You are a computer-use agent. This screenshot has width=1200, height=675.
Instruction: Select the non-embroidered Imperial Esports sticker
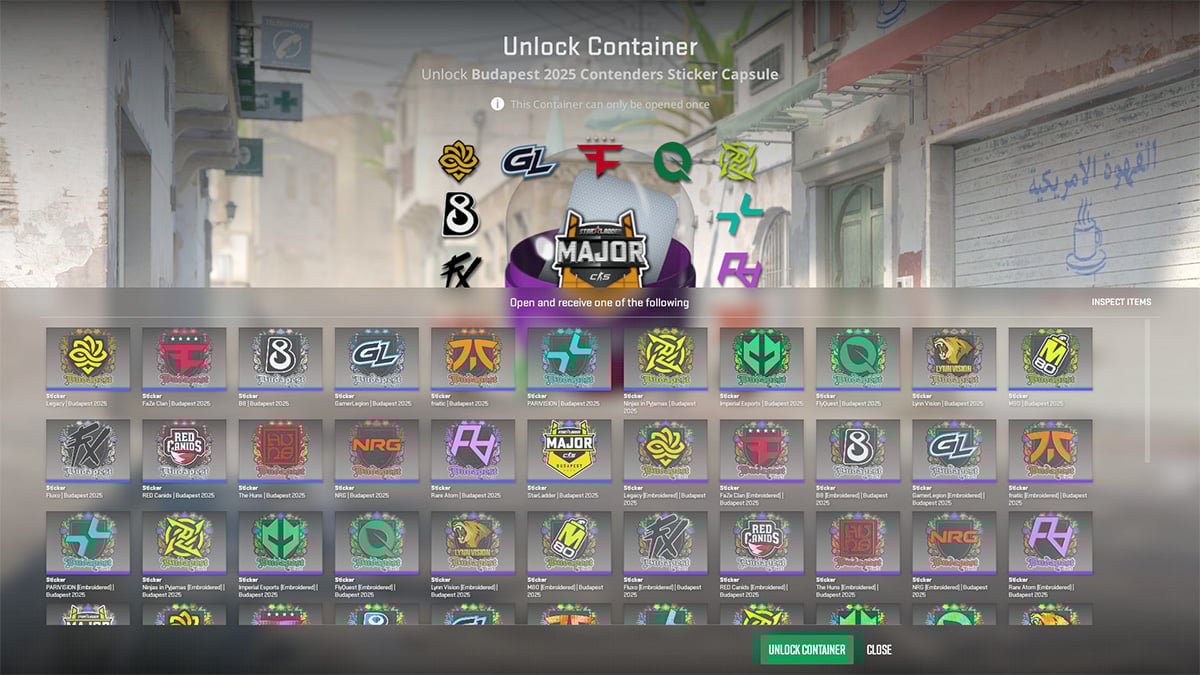click(x=761, y=359)
